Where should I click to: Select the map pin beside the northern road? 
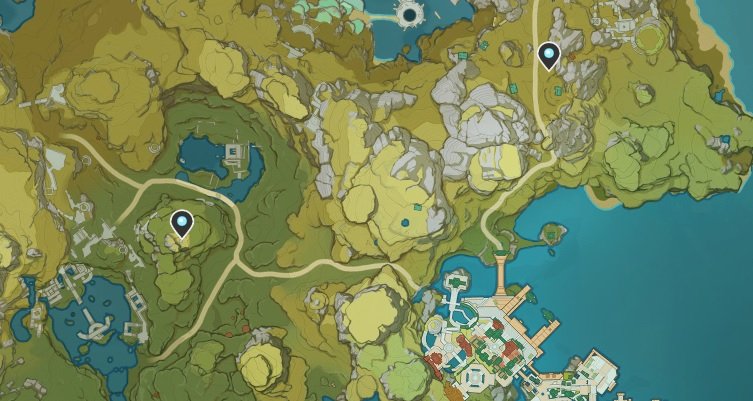click(548, 56)
